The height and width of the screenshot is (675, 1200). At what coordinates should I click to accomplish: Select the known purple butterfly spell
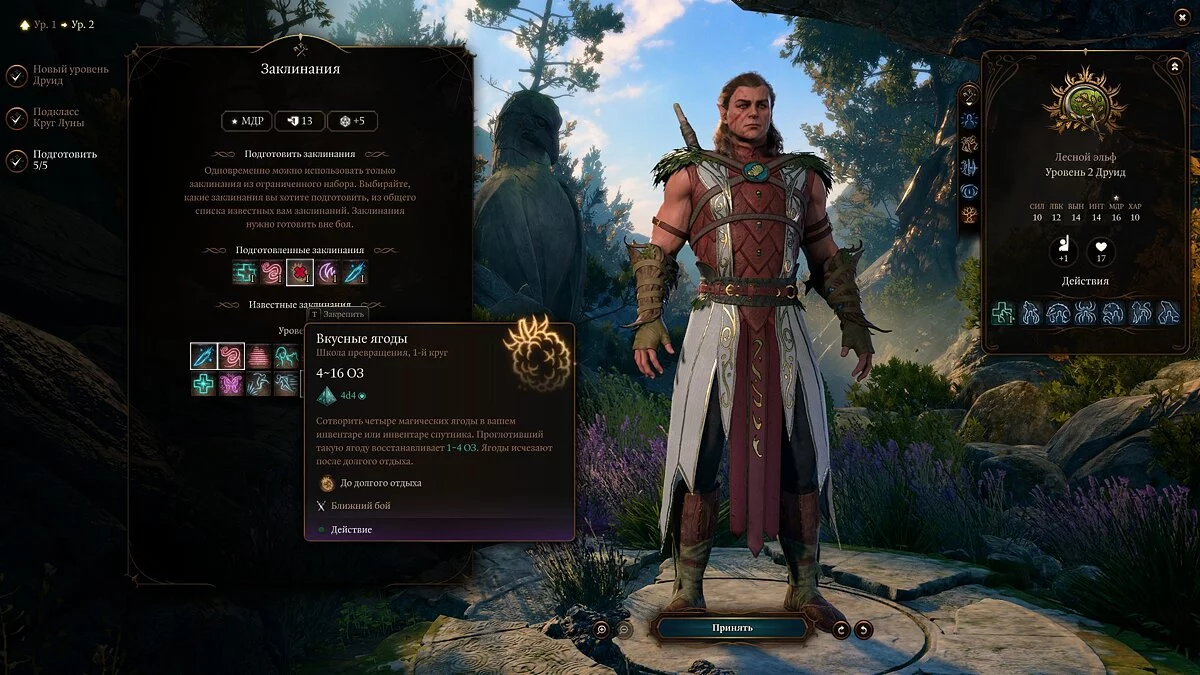(231, 384)
